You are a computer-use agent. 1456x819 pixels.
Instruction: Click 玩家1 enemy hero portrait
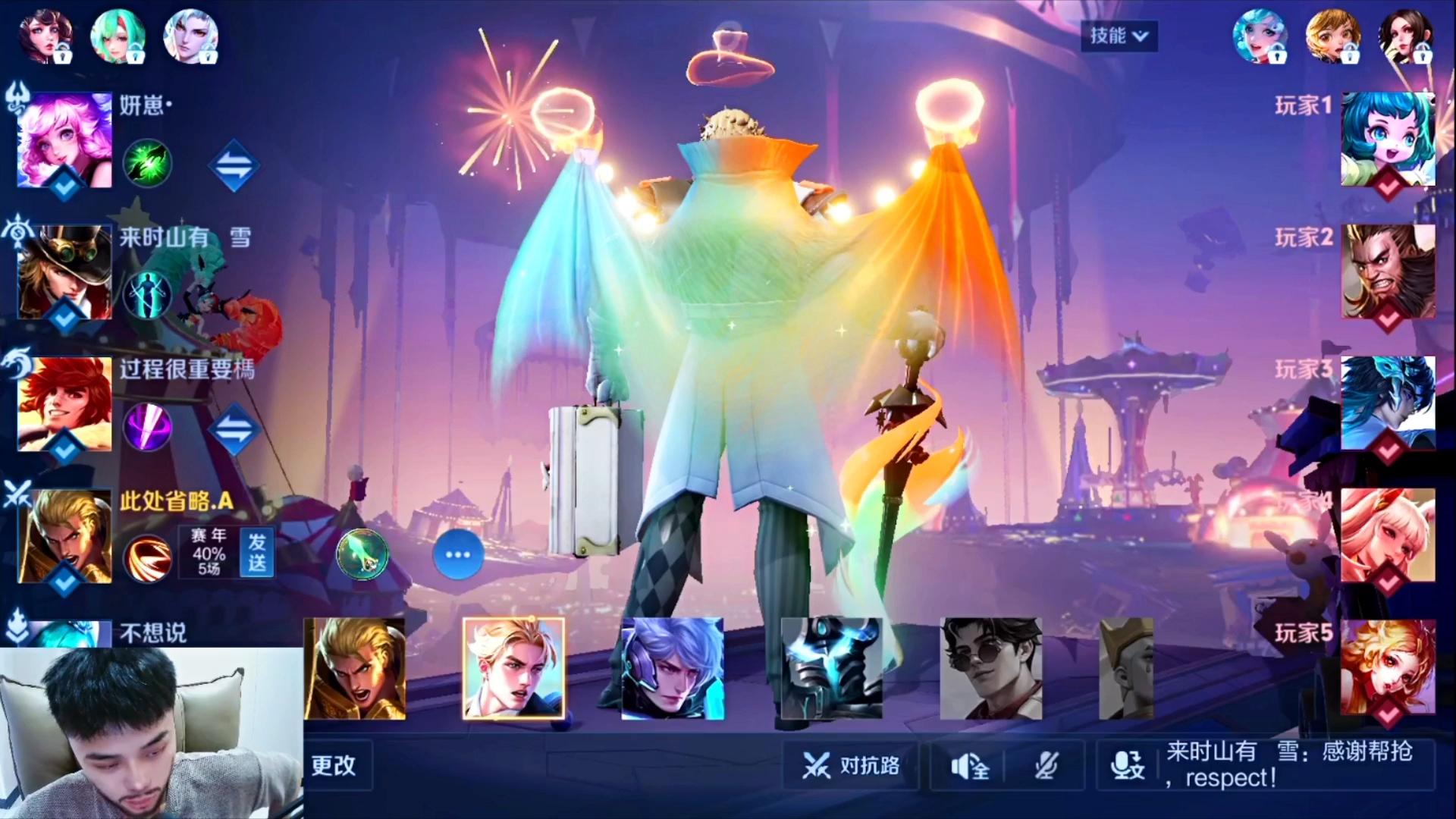pyautogui.click(x=1388, y=140)
